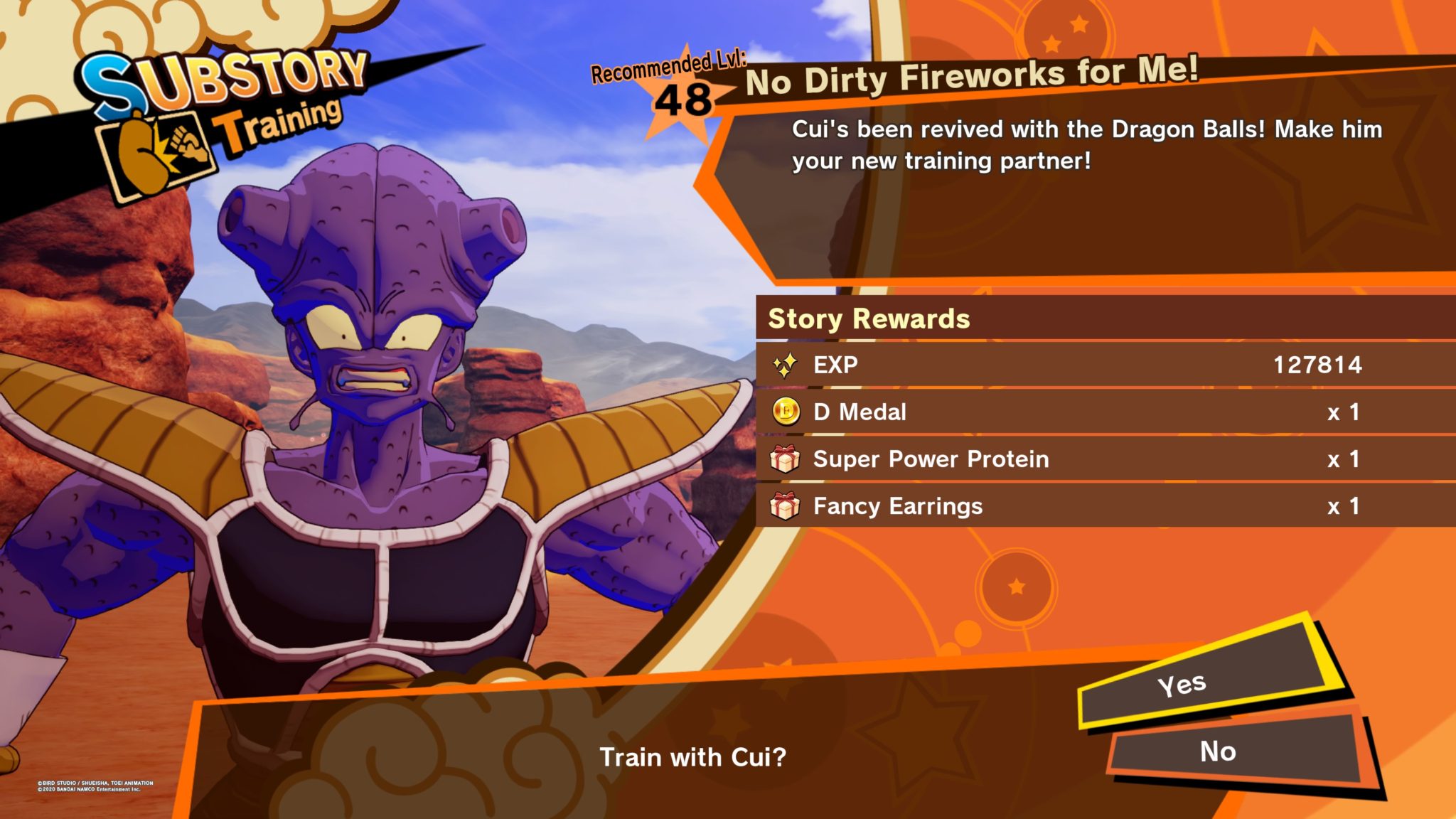Viewport: 1456px width, 819px height.
Task: Click the Train with Cui prompt text
Action: (693, 758)
